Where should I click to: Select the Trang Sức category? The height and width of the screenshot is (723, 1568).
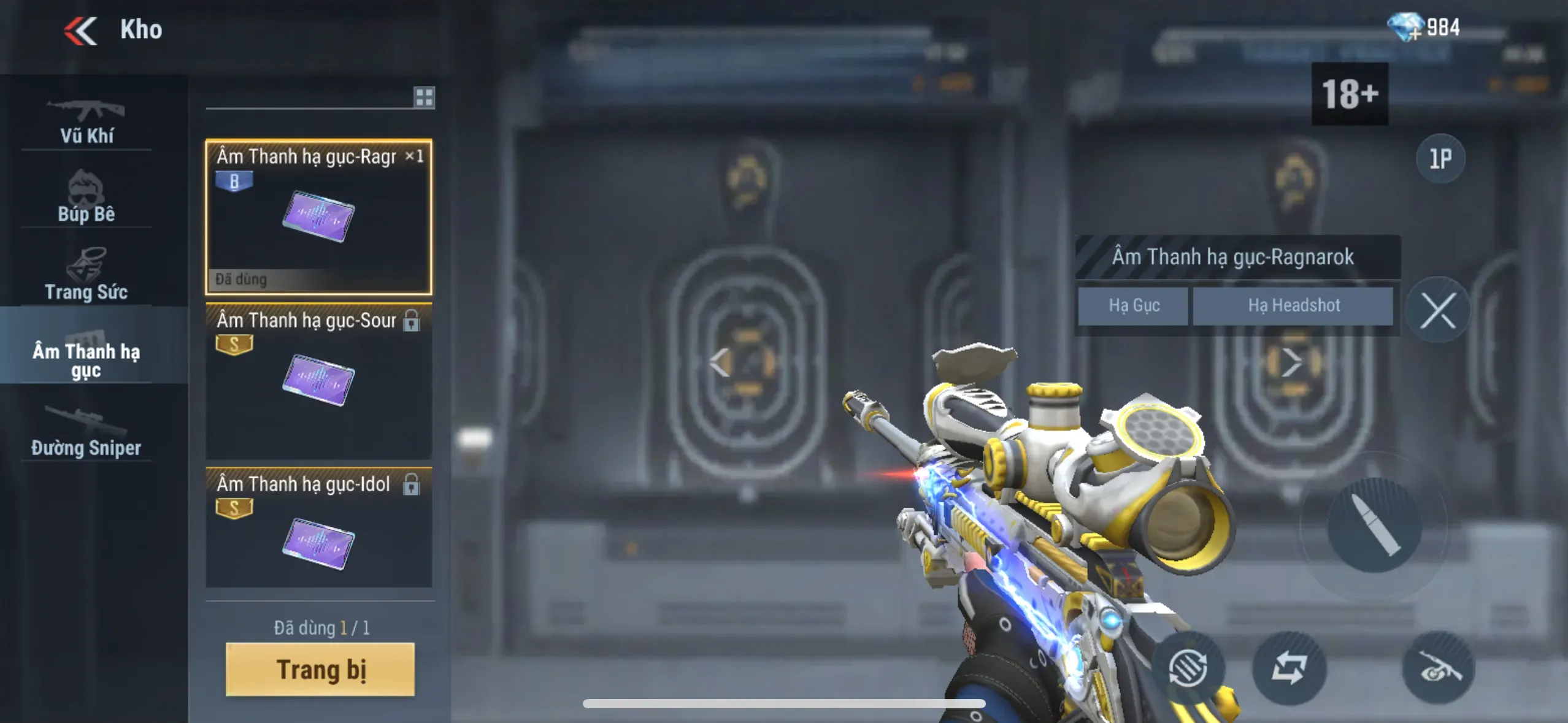click(x=86, y=275)
